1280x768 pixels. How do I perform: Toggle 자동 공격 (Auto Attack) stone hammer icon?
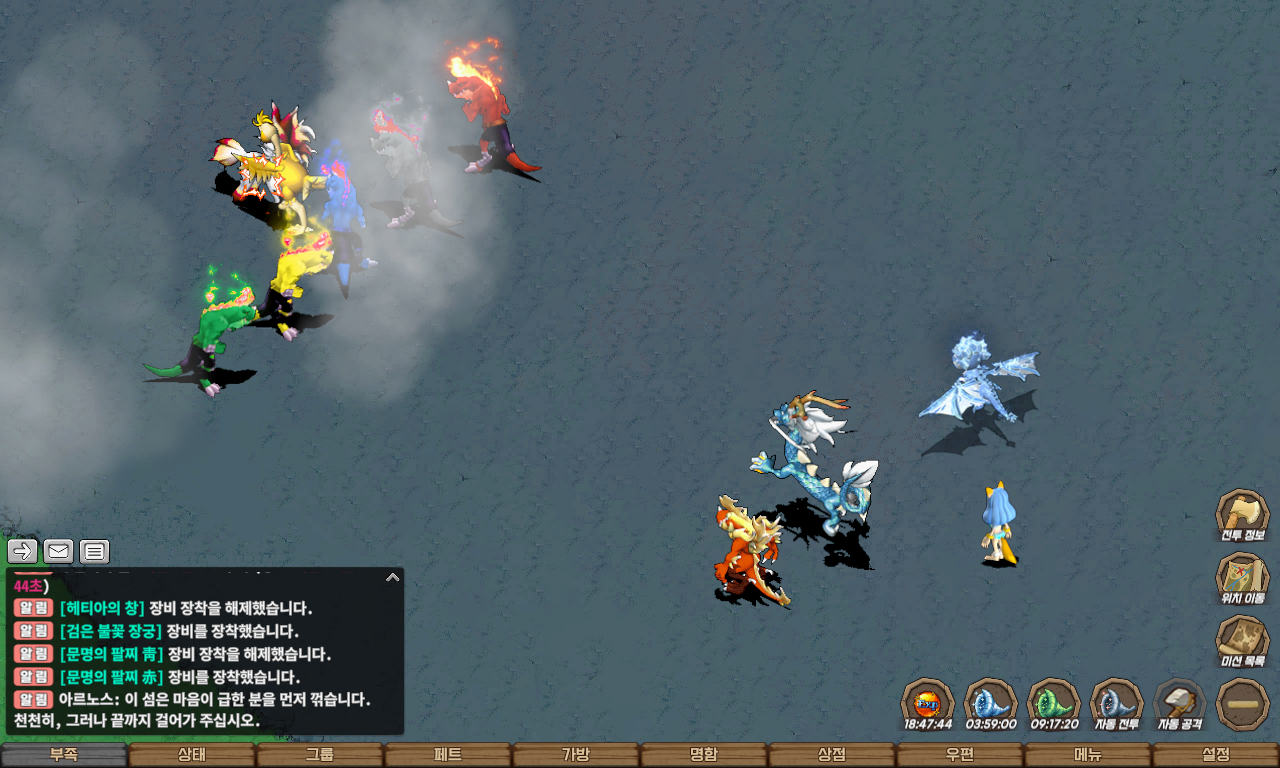pyautogui.click(x=1179, y=703)
